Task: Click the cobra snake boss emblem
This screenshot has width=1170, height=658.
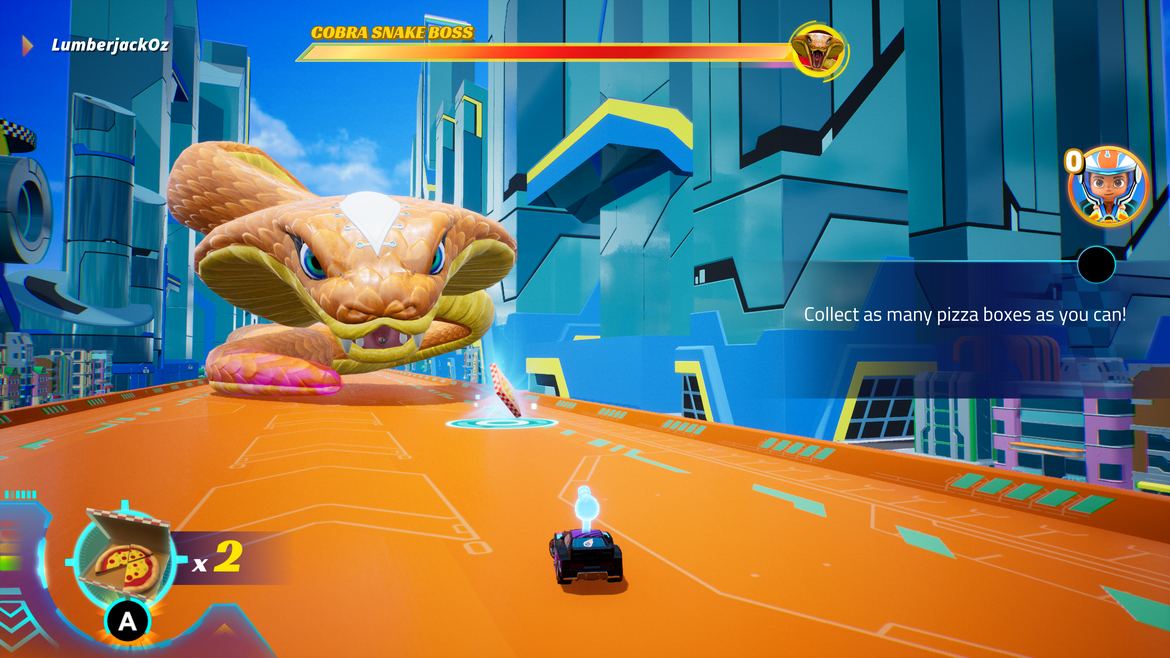Action: click(x=818, y=50)
